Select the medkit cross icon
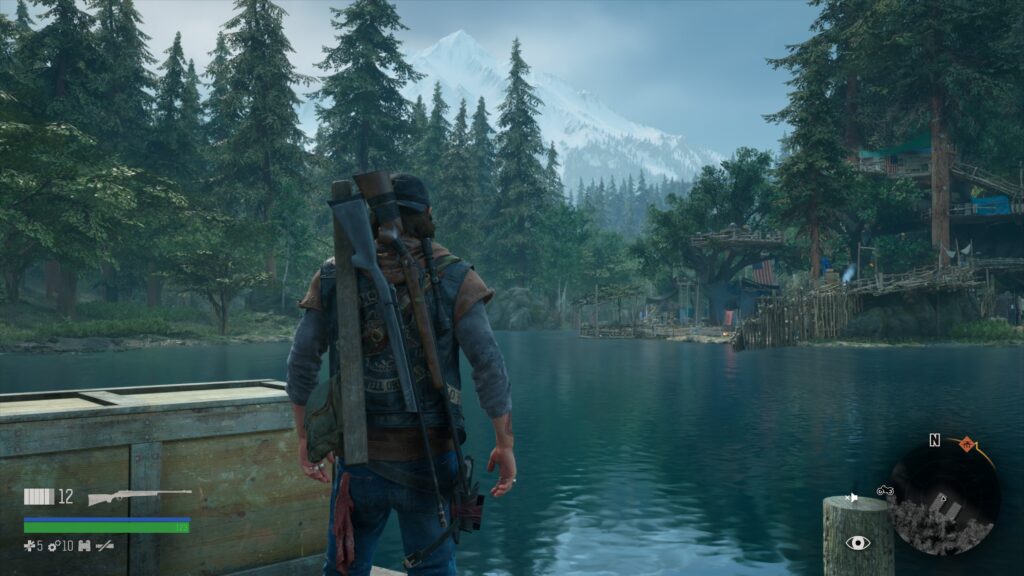The height and width of the screenshot is (576, 1024). click(x=29, y=544)
